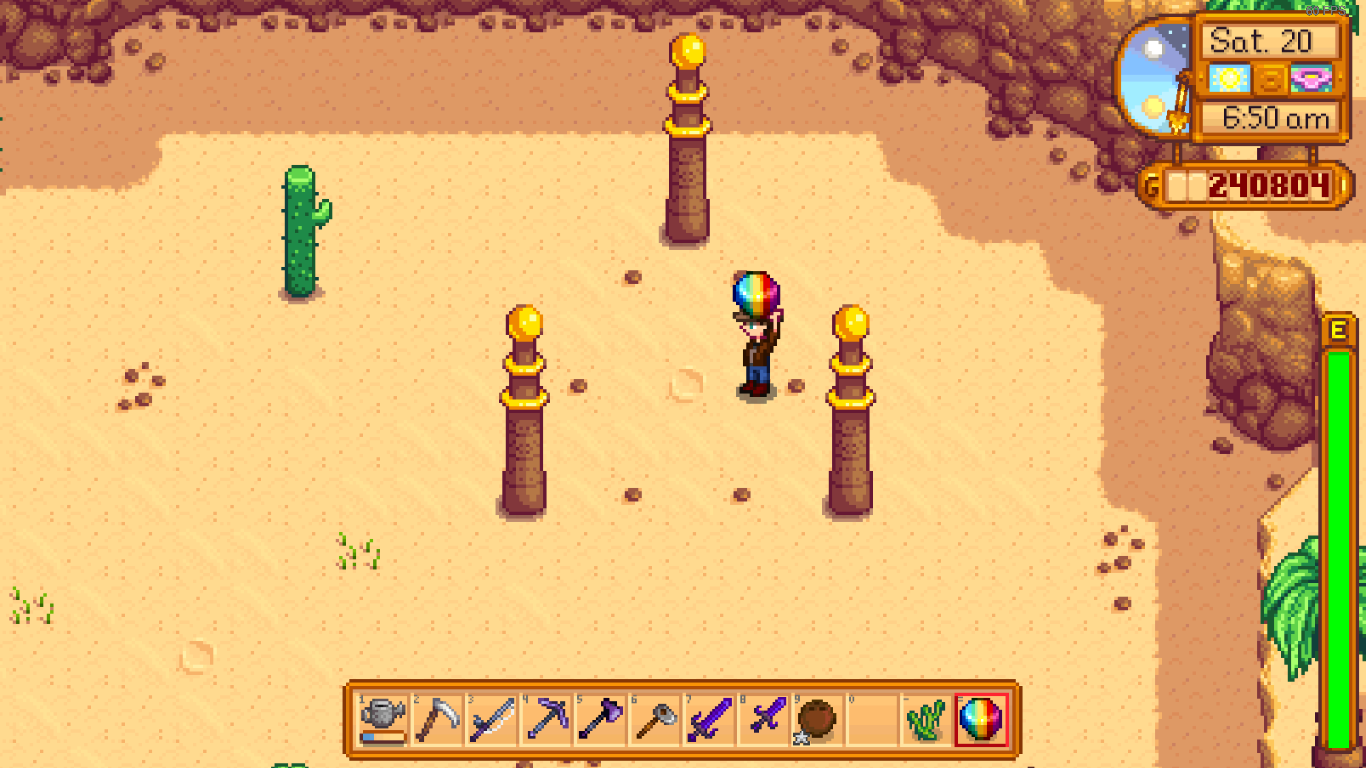Image resolution: width=1366 pixels, height=768 pixels.
Task: Select the smaller purple sword in slot 8
Action: [763, 720]
